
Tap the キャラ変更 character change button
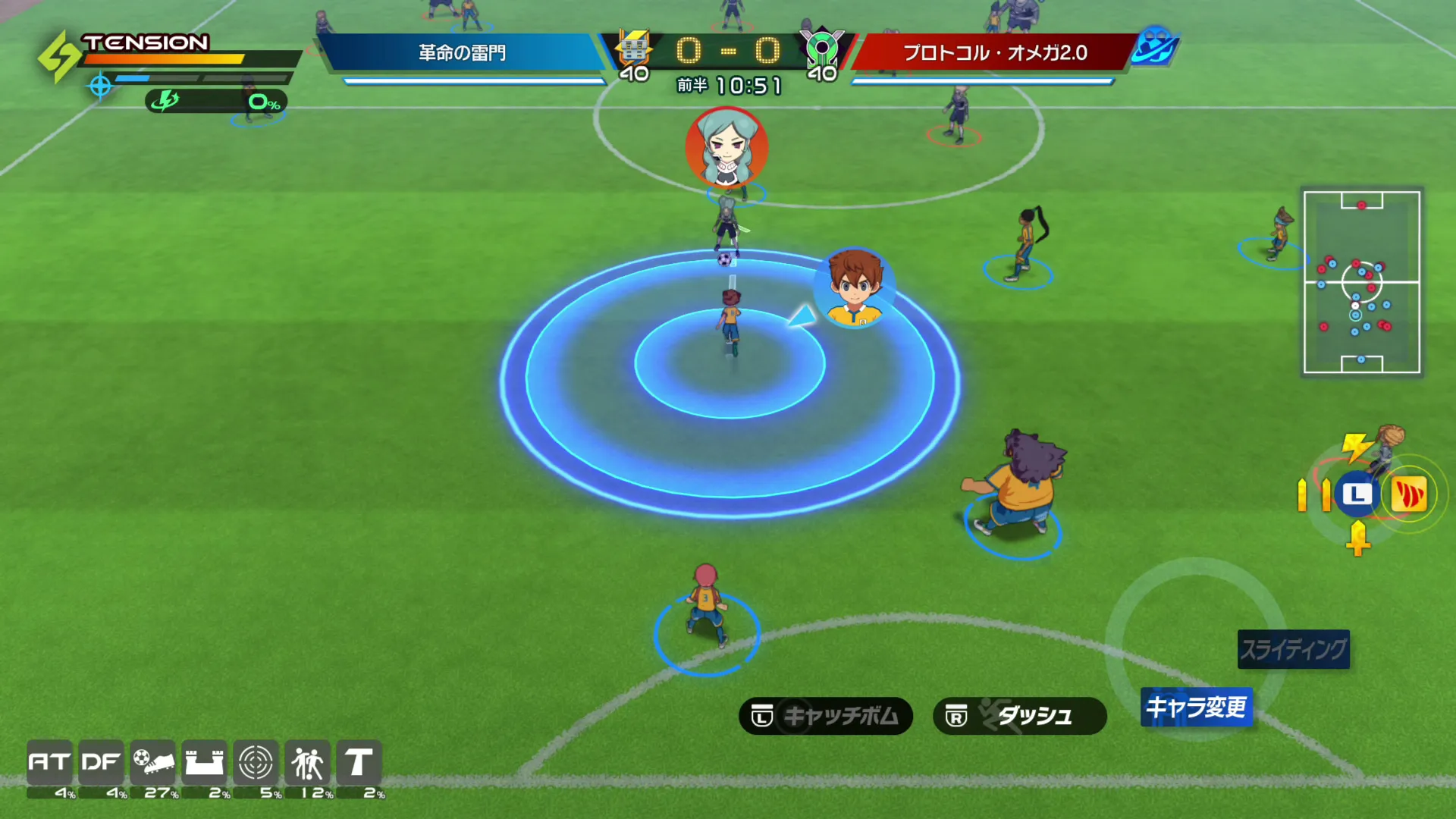1196,707
